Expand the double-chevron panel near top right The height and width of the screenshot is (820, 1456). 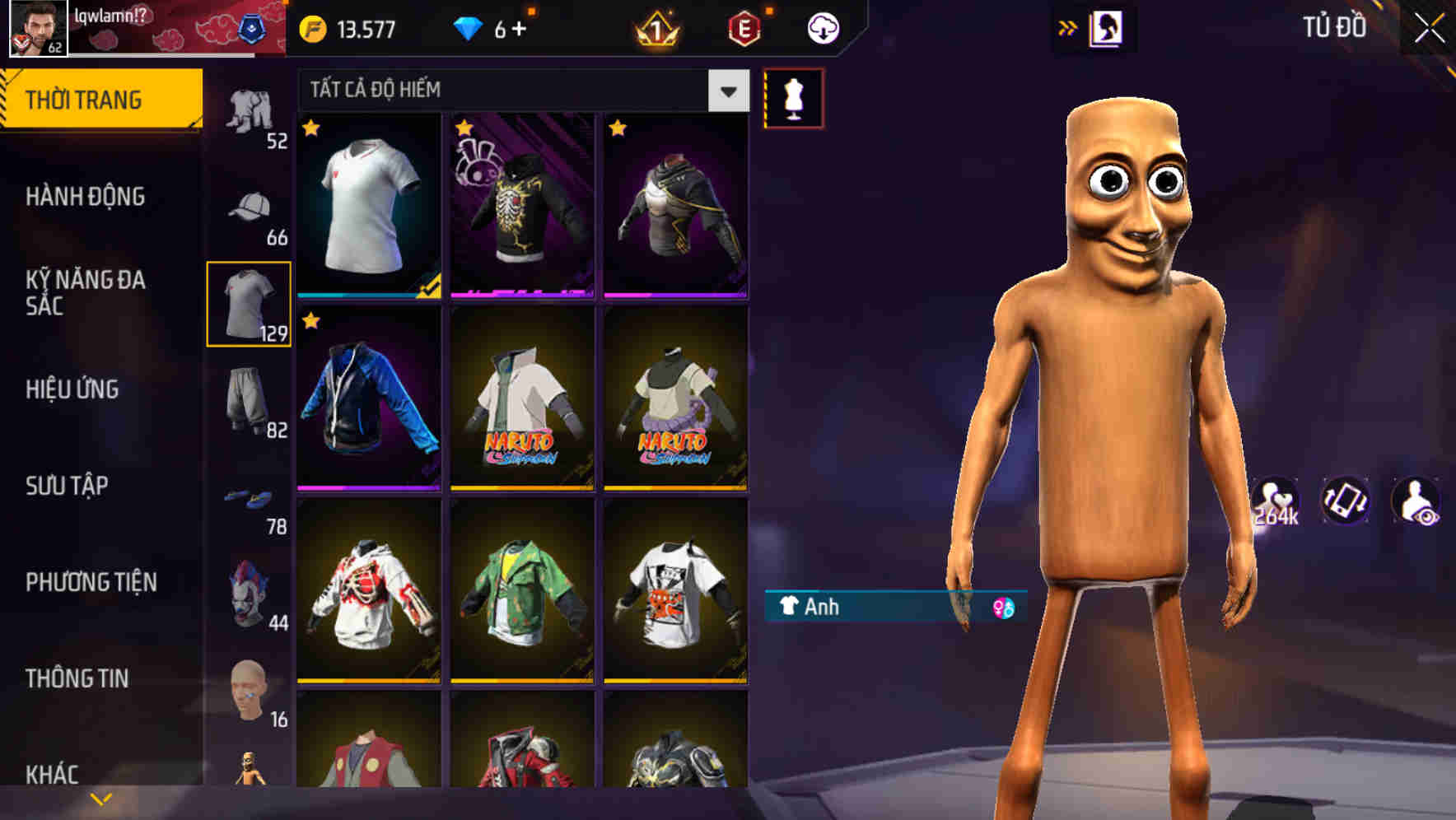(x=1068, y=27)
